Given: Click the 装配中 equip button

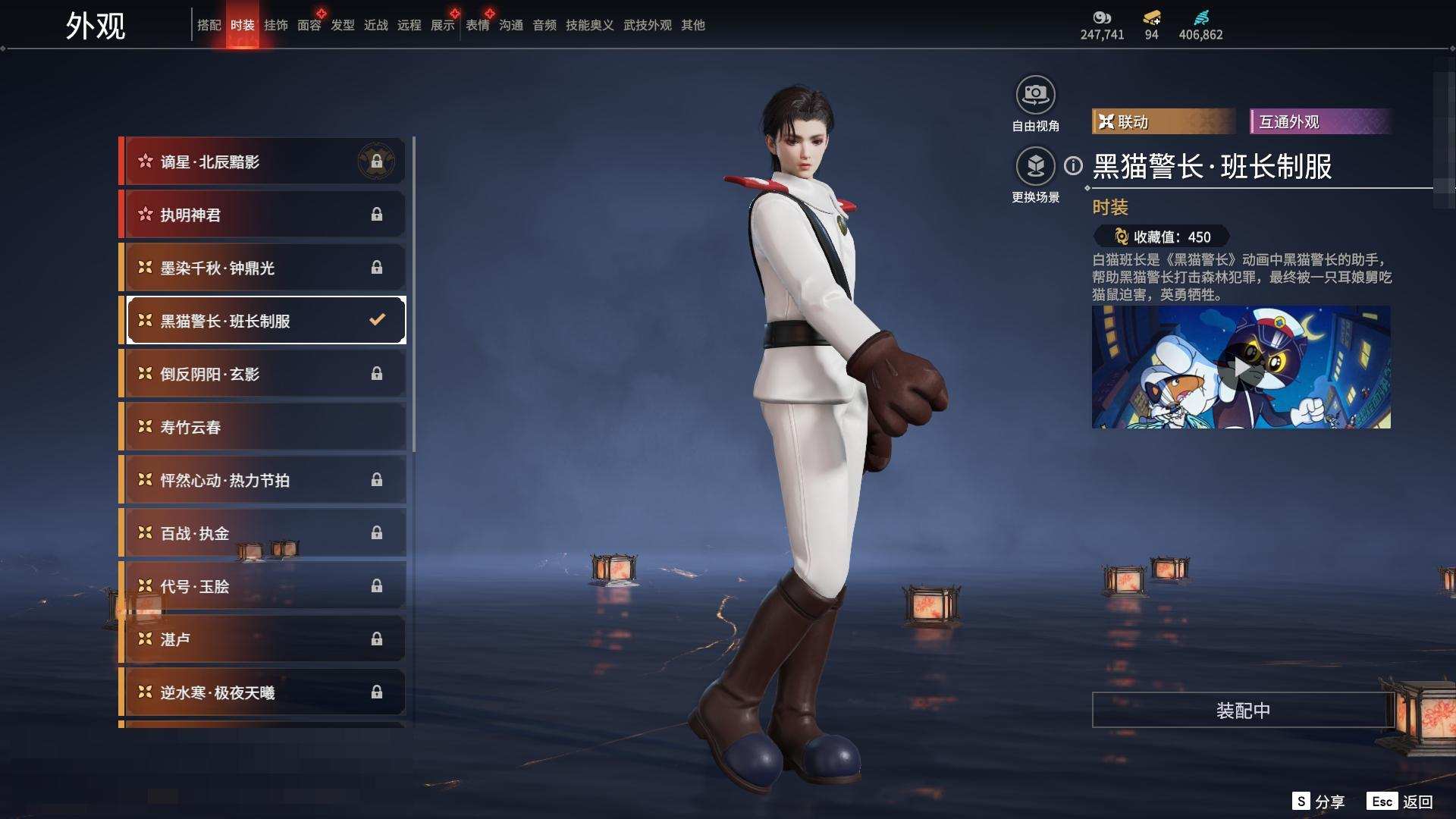Looking at the screenshot, I should [x=1242, y=711].
